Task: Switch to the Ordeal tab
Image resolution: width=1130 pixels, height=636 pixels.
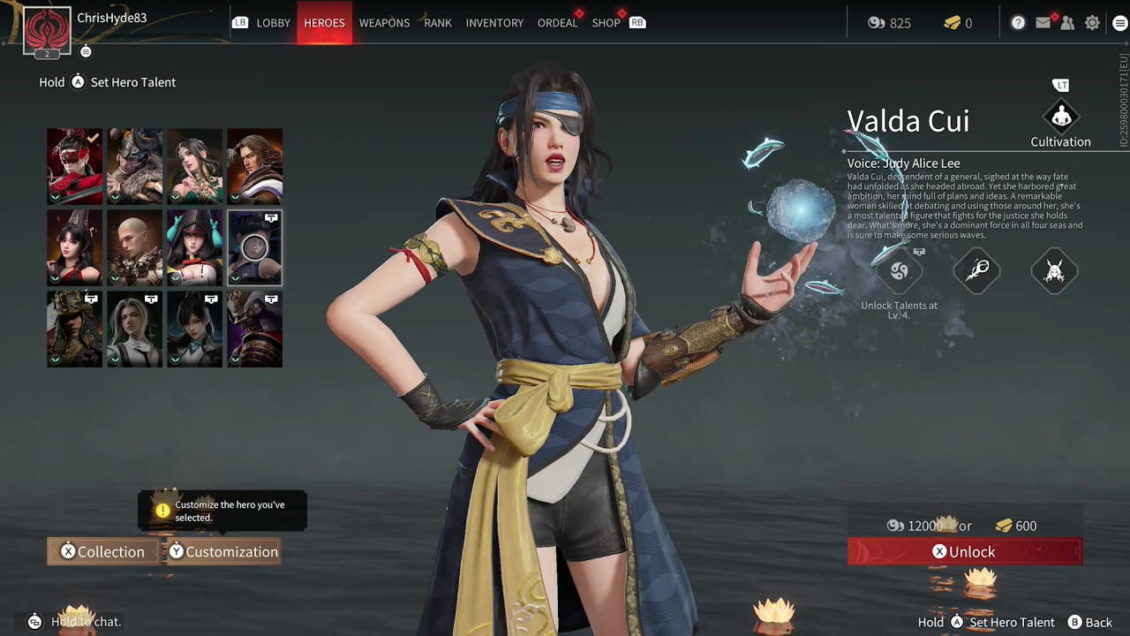Action: (557, 23)
